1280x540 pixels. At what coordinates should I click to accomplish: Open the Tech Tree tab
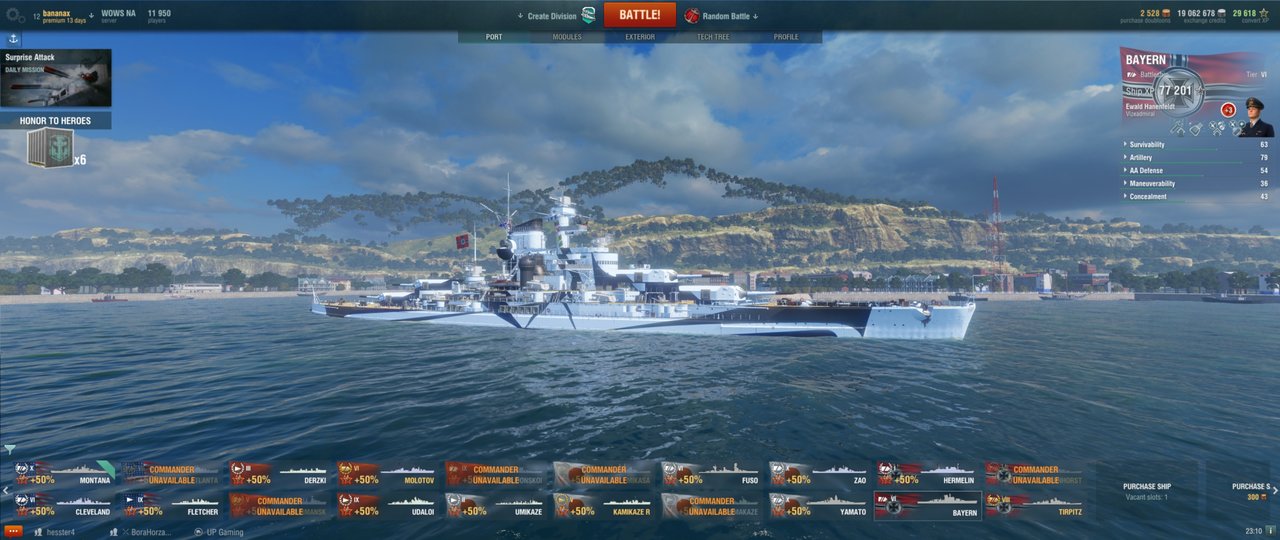tap(713, 37)
